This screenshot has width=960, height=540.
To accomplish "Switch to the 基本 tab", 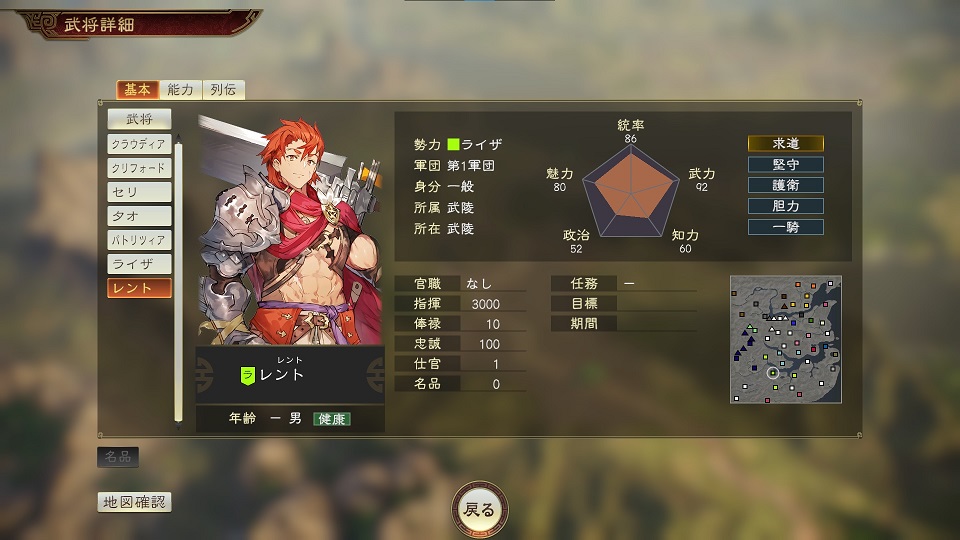I will (137, 89).
